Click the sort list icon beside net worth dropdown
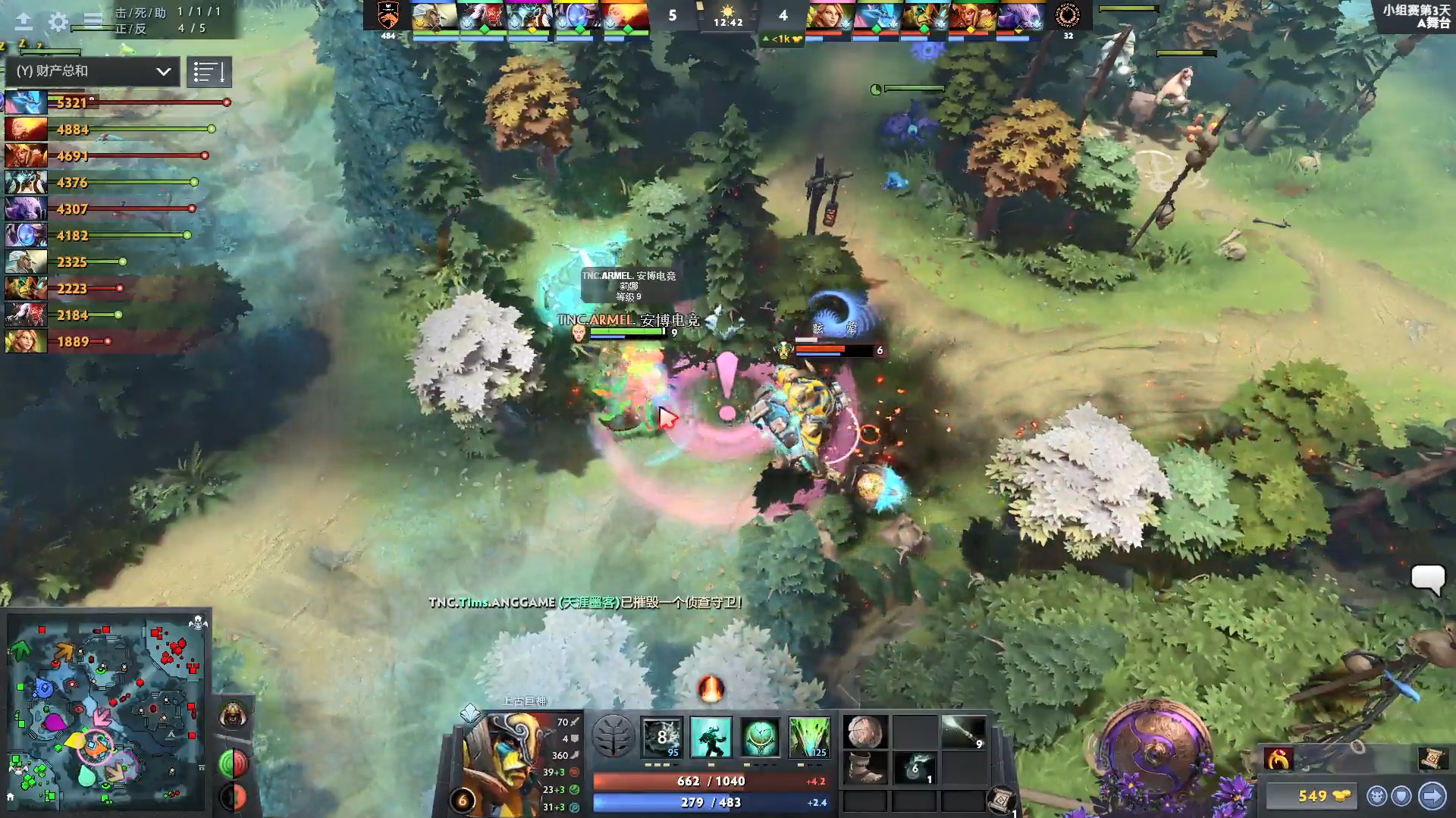This screenshot has height=818, width=1456. 209,71
